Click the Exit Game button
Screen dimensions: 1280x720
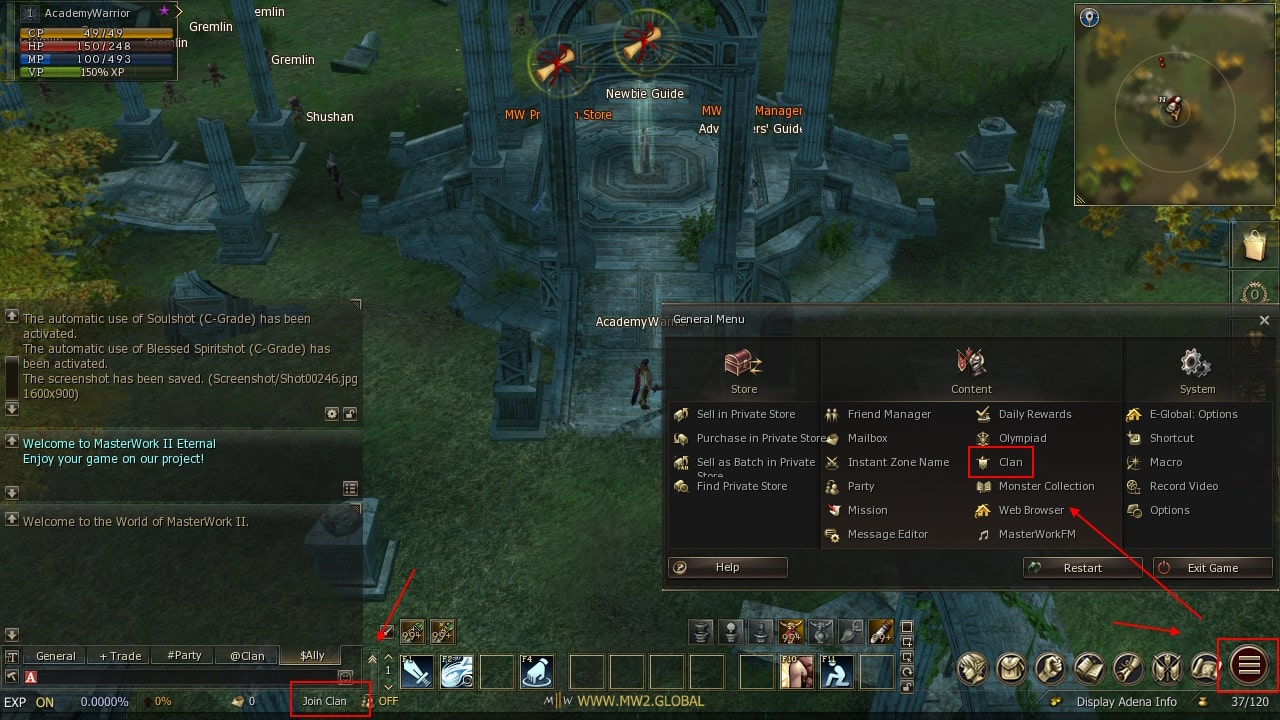click(x=1212, y=568)
